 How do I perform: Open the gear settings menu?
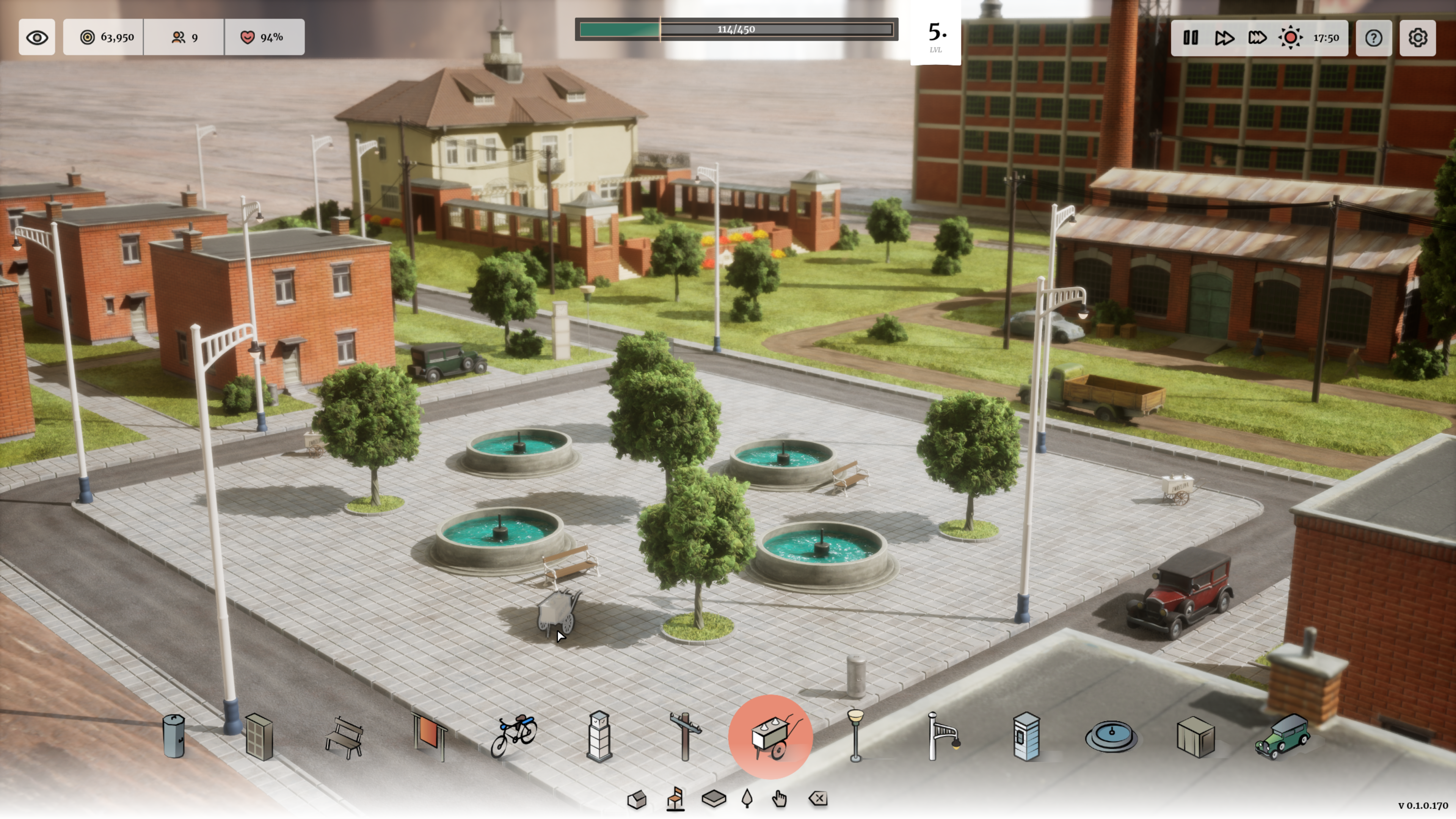pos(1418,38)
